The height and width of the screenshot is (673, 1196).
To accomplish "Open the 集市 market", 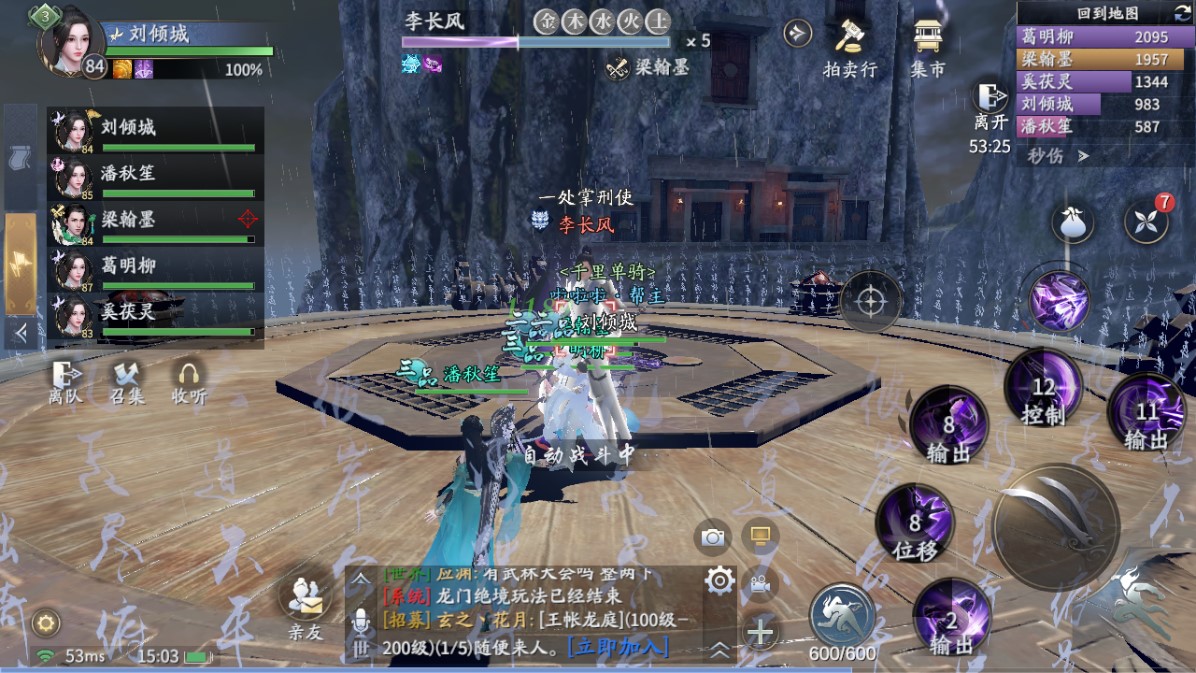I will coord(928,47).
